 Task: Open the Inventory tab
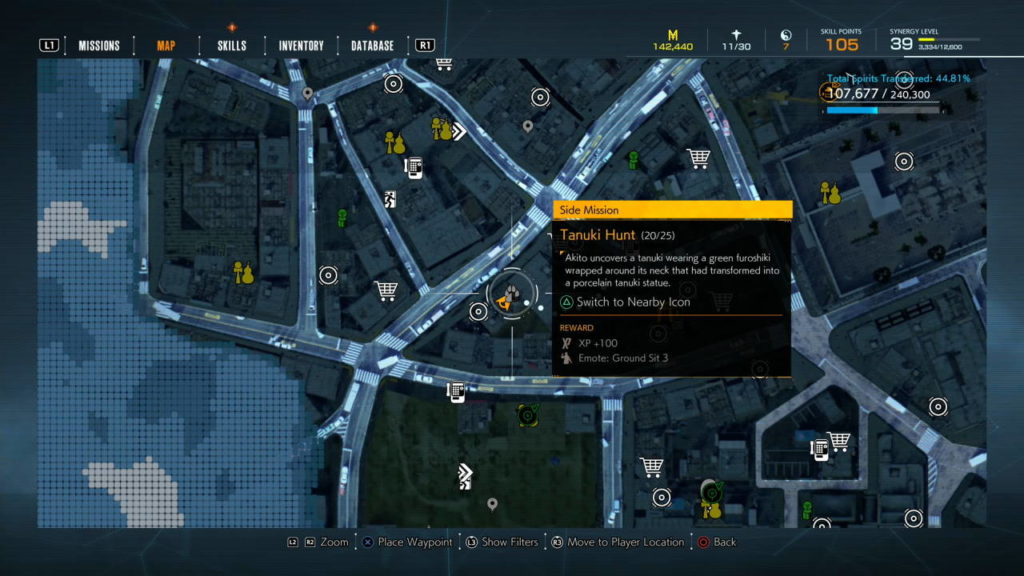coord(301,45)
